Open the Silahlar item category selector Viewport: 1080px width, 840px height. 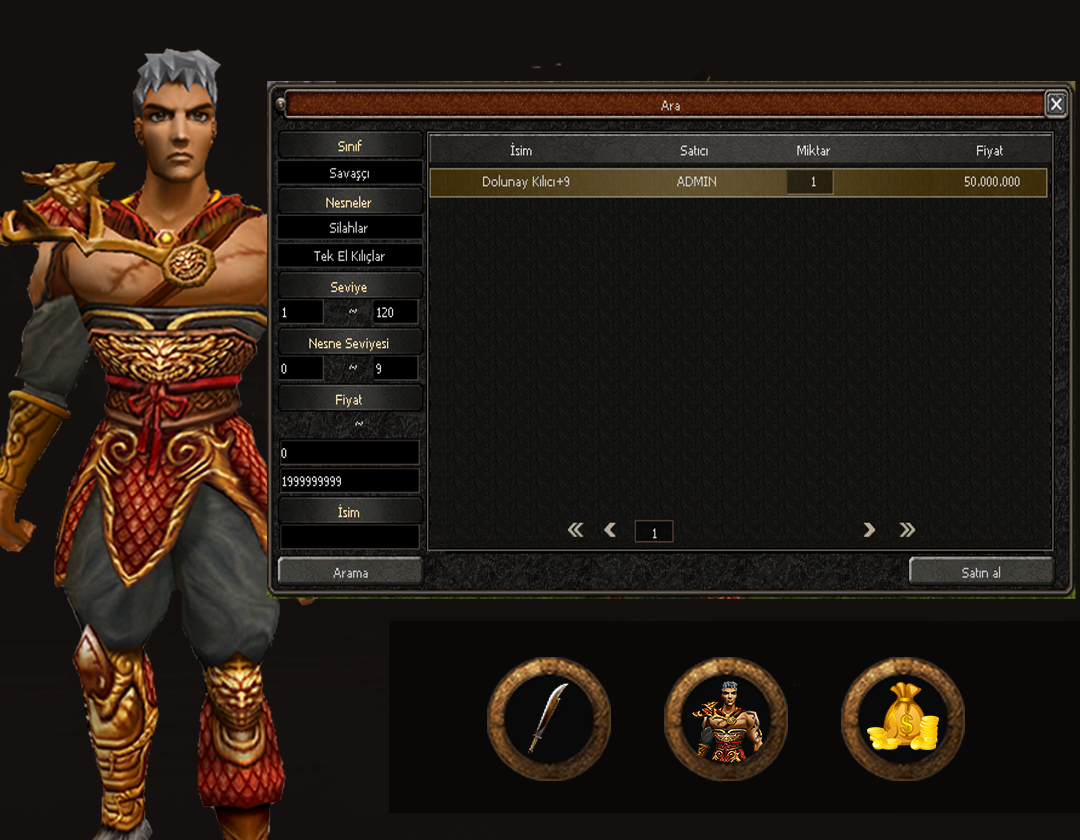350,228
